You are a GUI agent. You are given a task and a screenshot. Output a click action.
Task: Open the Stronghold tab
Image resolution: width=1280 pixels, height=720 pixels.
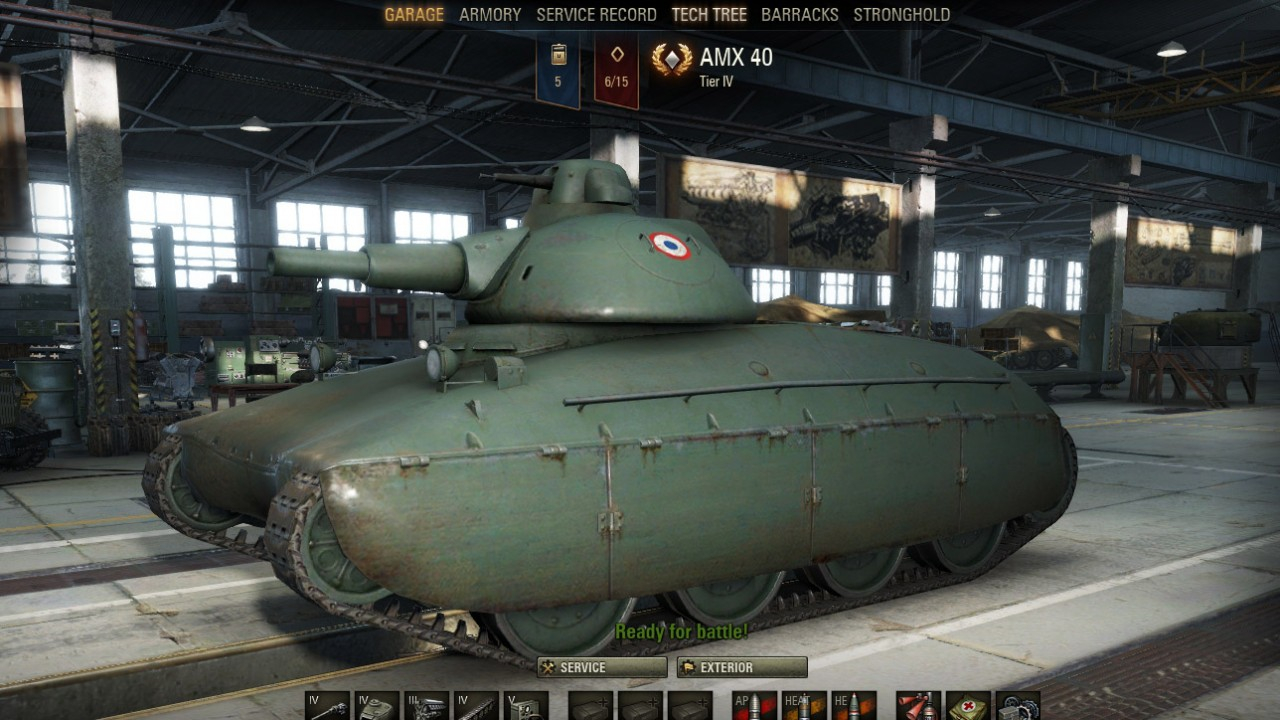[x=901, y=15]
